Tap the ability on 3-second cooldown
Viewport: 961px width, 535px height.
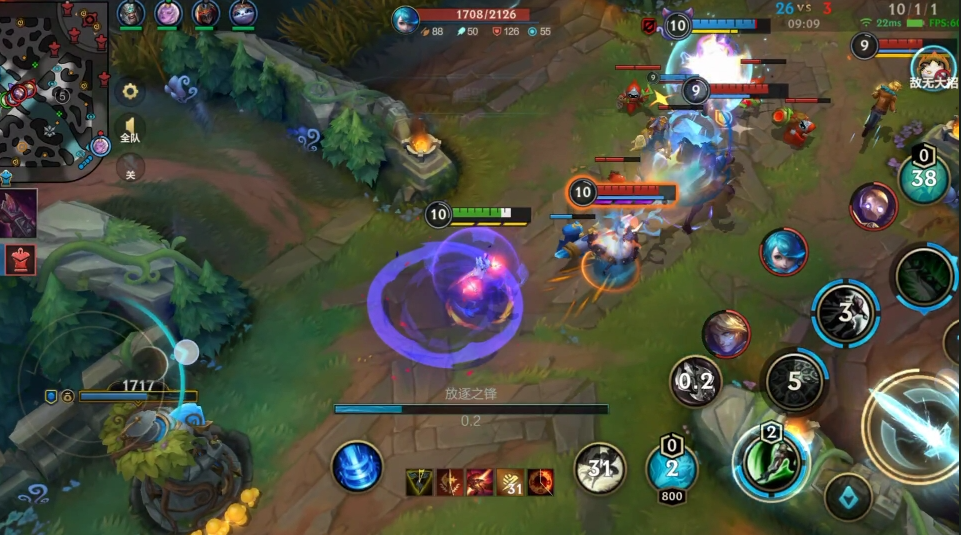coord(845,312)
